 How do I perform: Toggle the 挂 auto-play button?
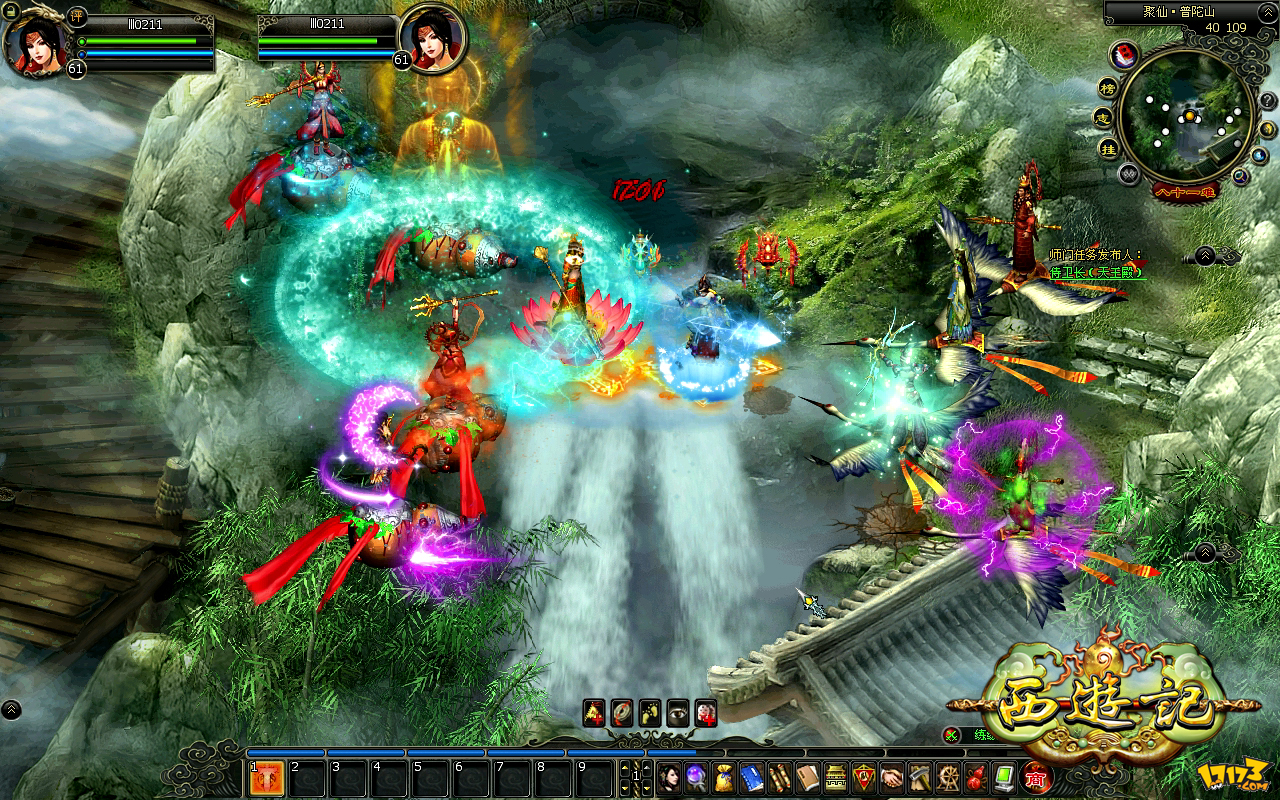1109,147
